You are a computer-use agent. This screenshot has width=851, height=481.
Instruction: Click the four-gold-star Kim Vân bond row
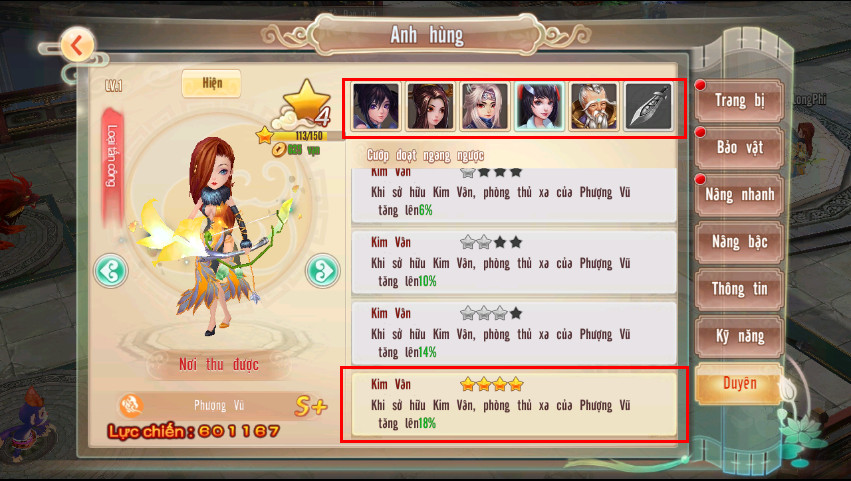tap(514, 404)
